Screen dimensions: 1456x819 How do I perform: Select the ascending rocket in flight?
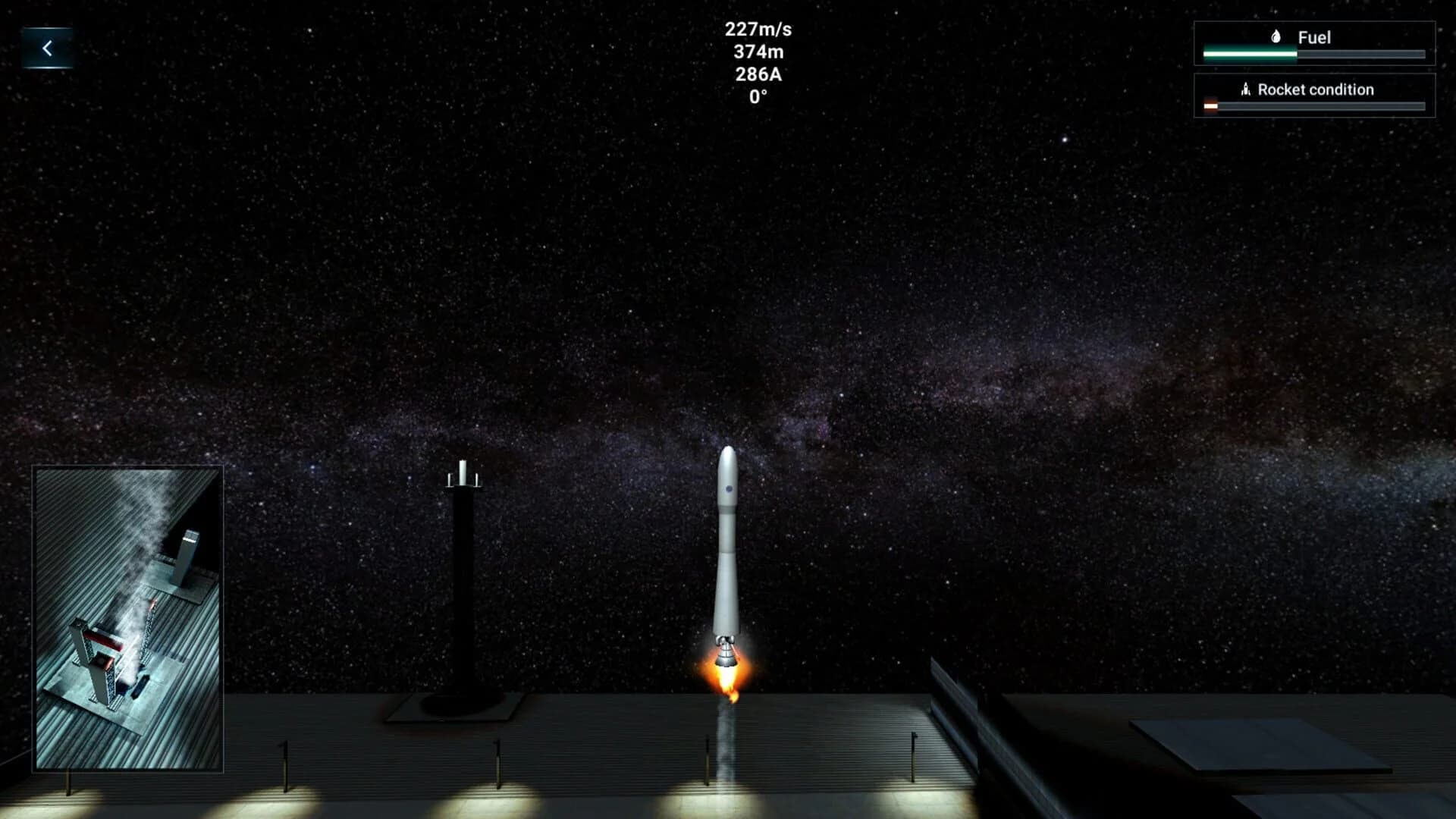[726, 546]
